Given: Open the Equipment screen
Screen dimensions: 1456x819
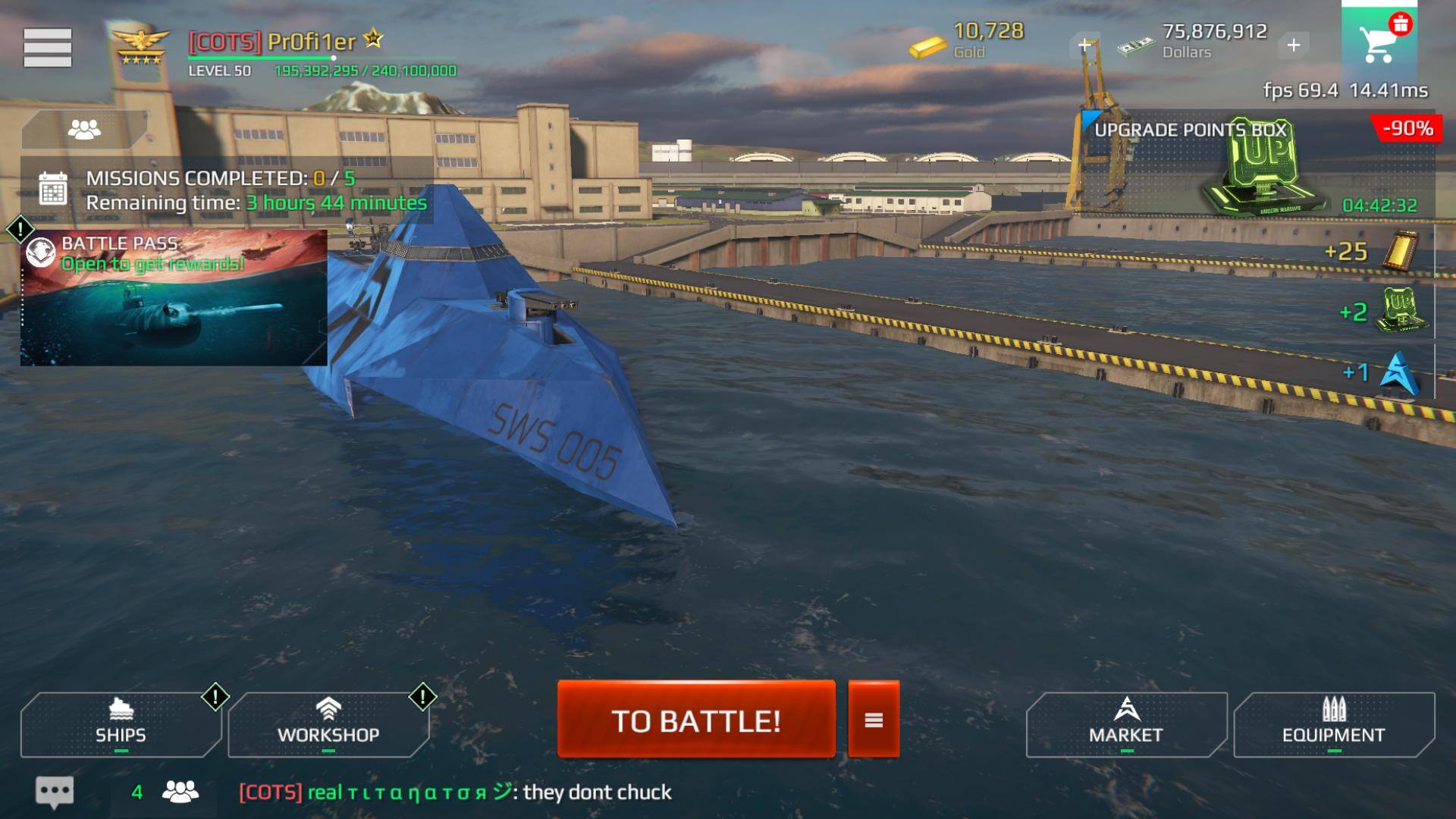Looking at the screenshot, I should point(1334,724).
